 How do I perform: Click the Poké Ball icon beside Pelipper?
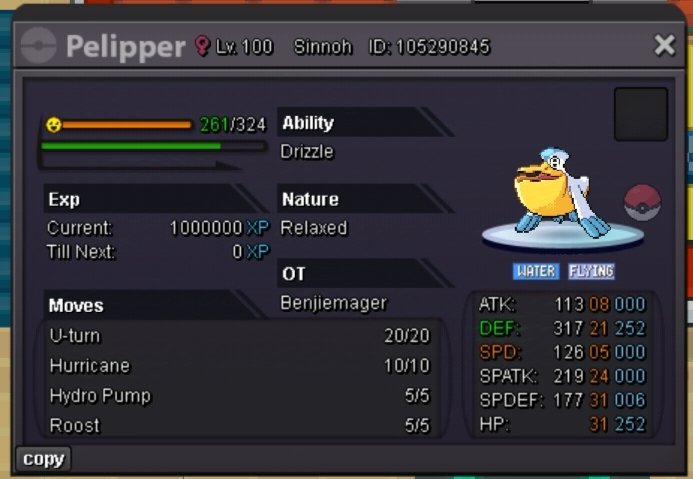tap(642, 203)
